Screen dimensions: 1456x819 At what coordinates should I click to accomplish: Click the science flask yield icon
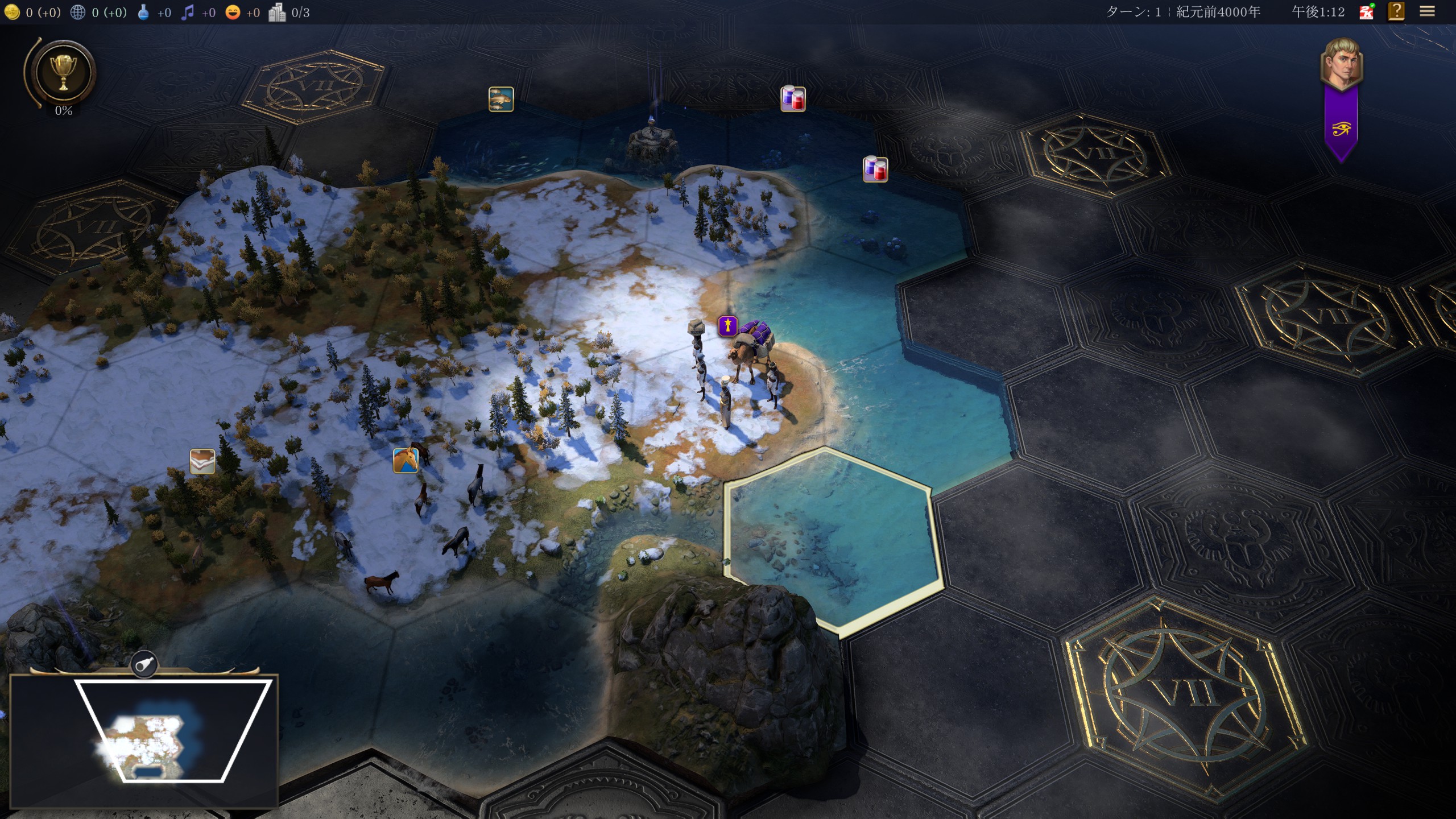[x=144, y=12]
